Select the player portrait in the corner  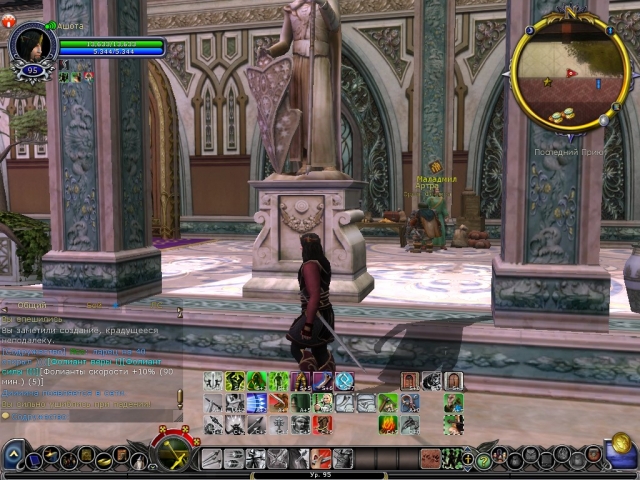coord(31,46)
